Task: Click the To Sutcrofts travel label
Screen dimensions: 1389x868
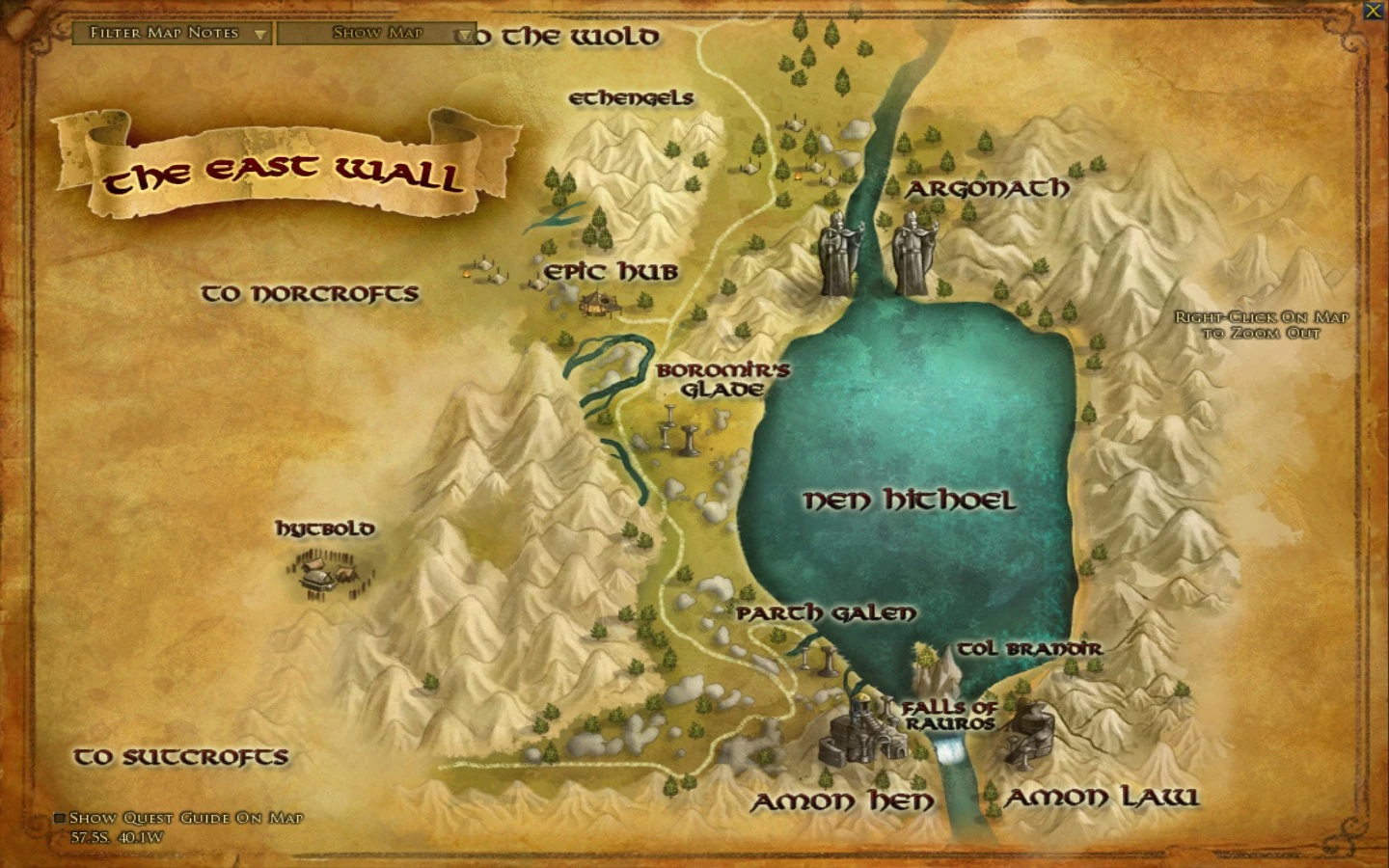Action: point(180,756)
